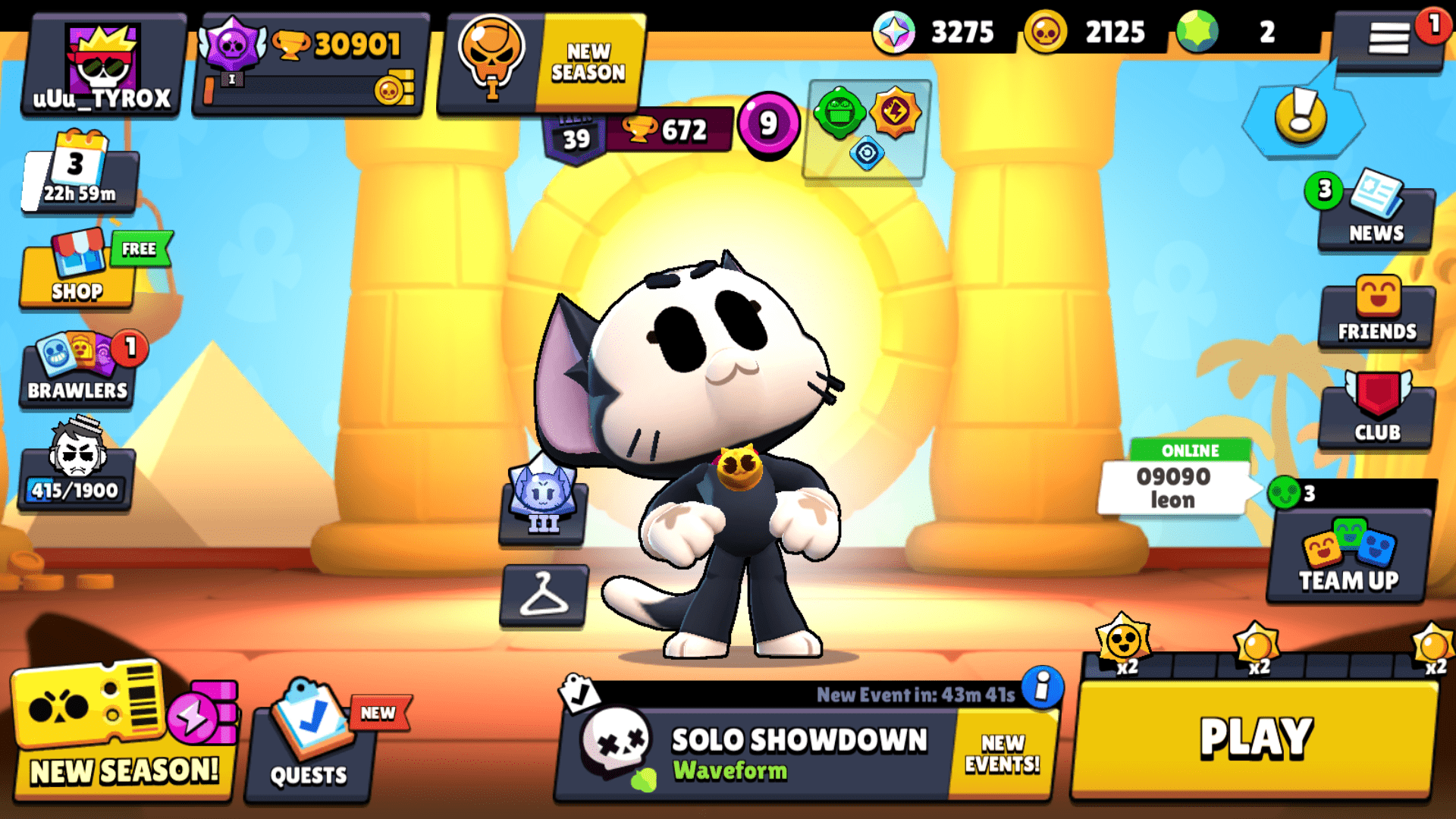
Task: Open the Team Up lobby
Action: pyautogui.click(x=1348, y=557)
